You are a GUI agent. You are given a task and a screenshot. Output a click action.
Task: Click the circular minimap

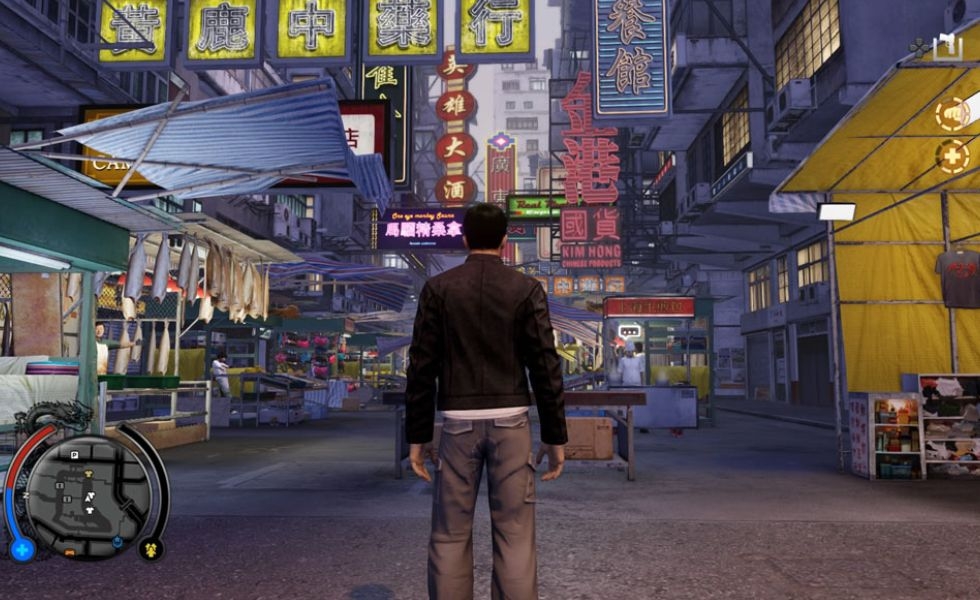(x=86, y=494)
